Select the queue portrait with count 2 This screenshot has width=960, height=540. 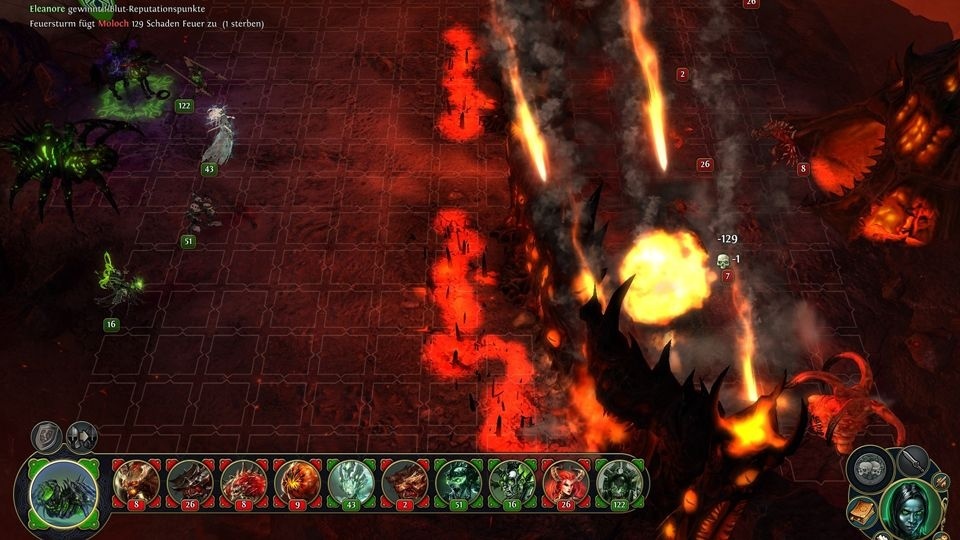tap(405, 481)
